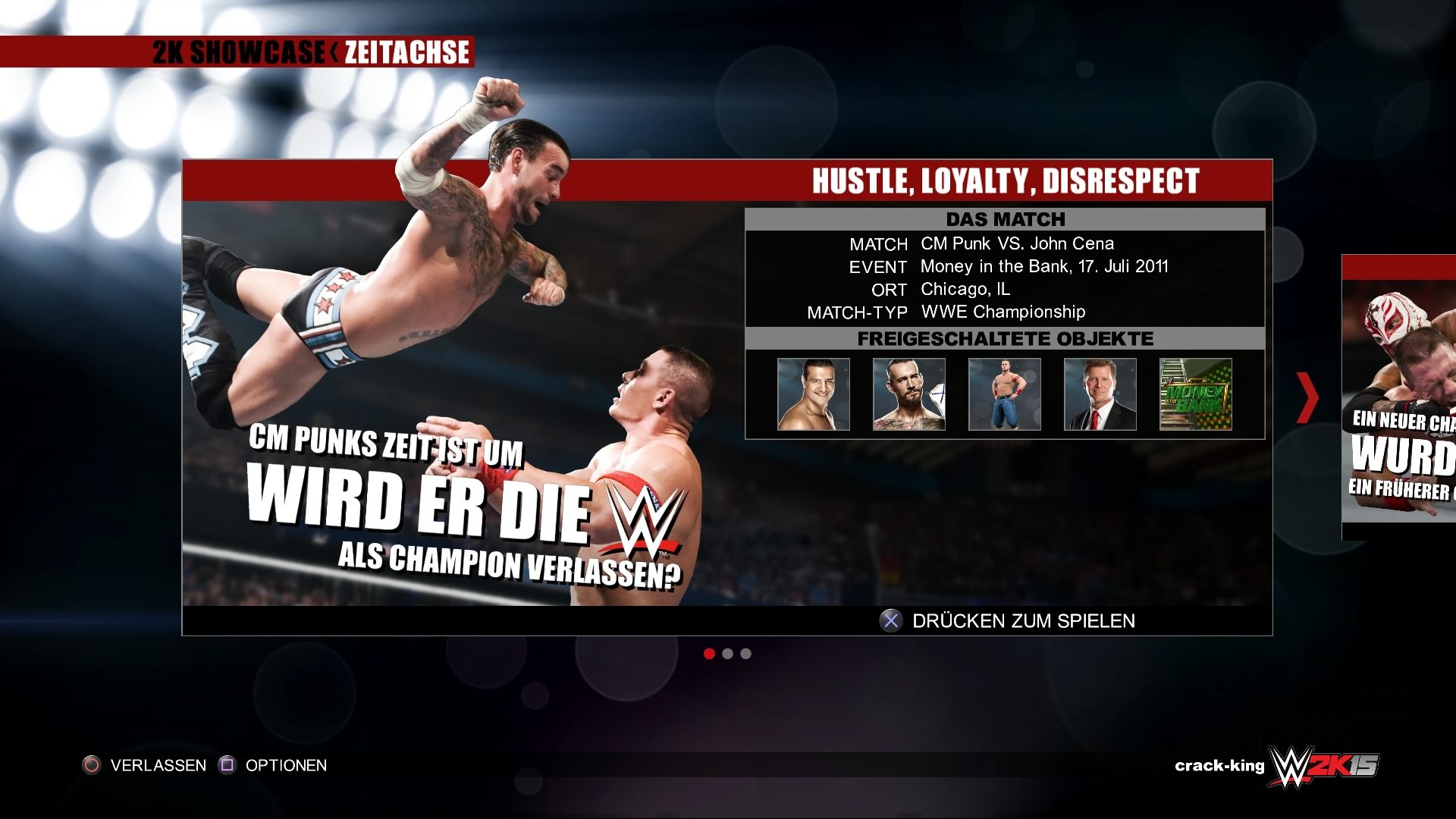
Task: Open the Money in the Bank arena unlockable
Action: [x=1195, y=394]
